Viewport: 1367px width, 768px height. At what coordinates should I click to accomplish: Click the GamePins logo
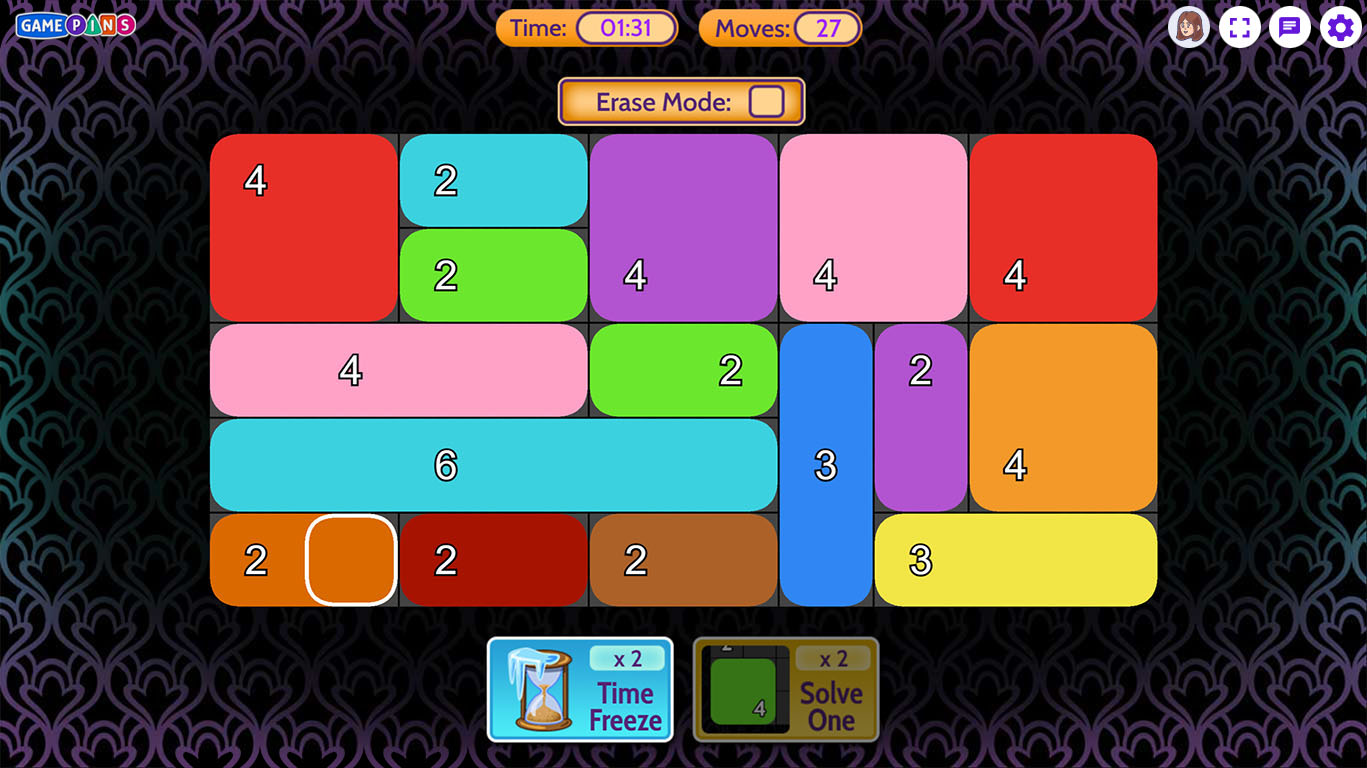point(75,25)
